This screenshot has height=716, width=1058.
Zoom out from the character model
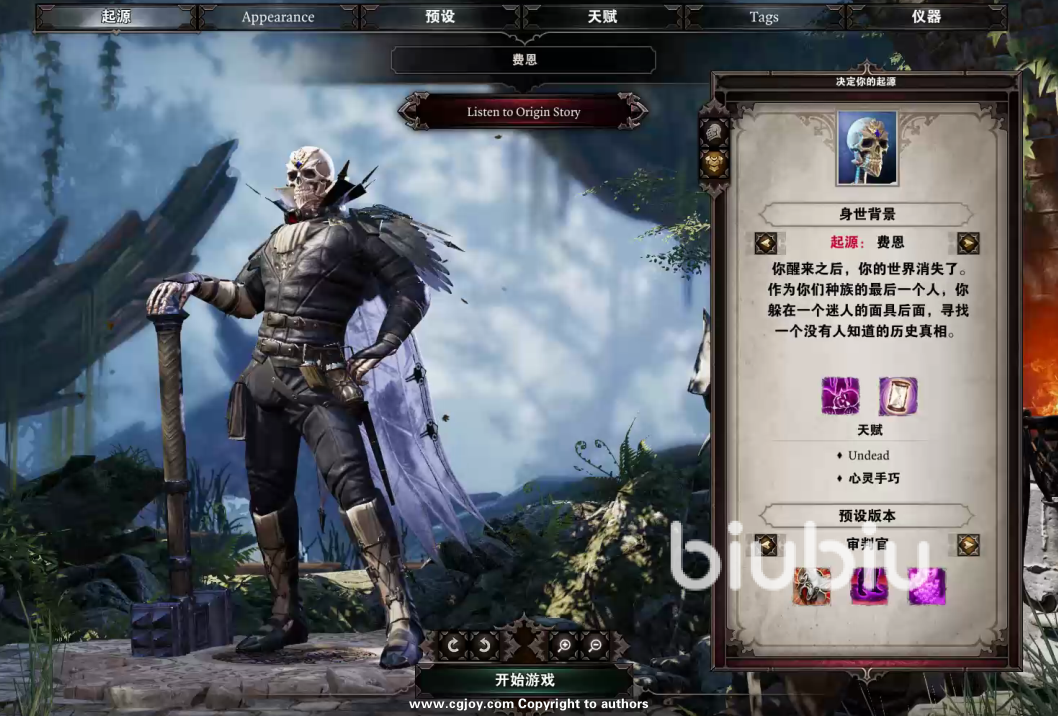(595, 646)
